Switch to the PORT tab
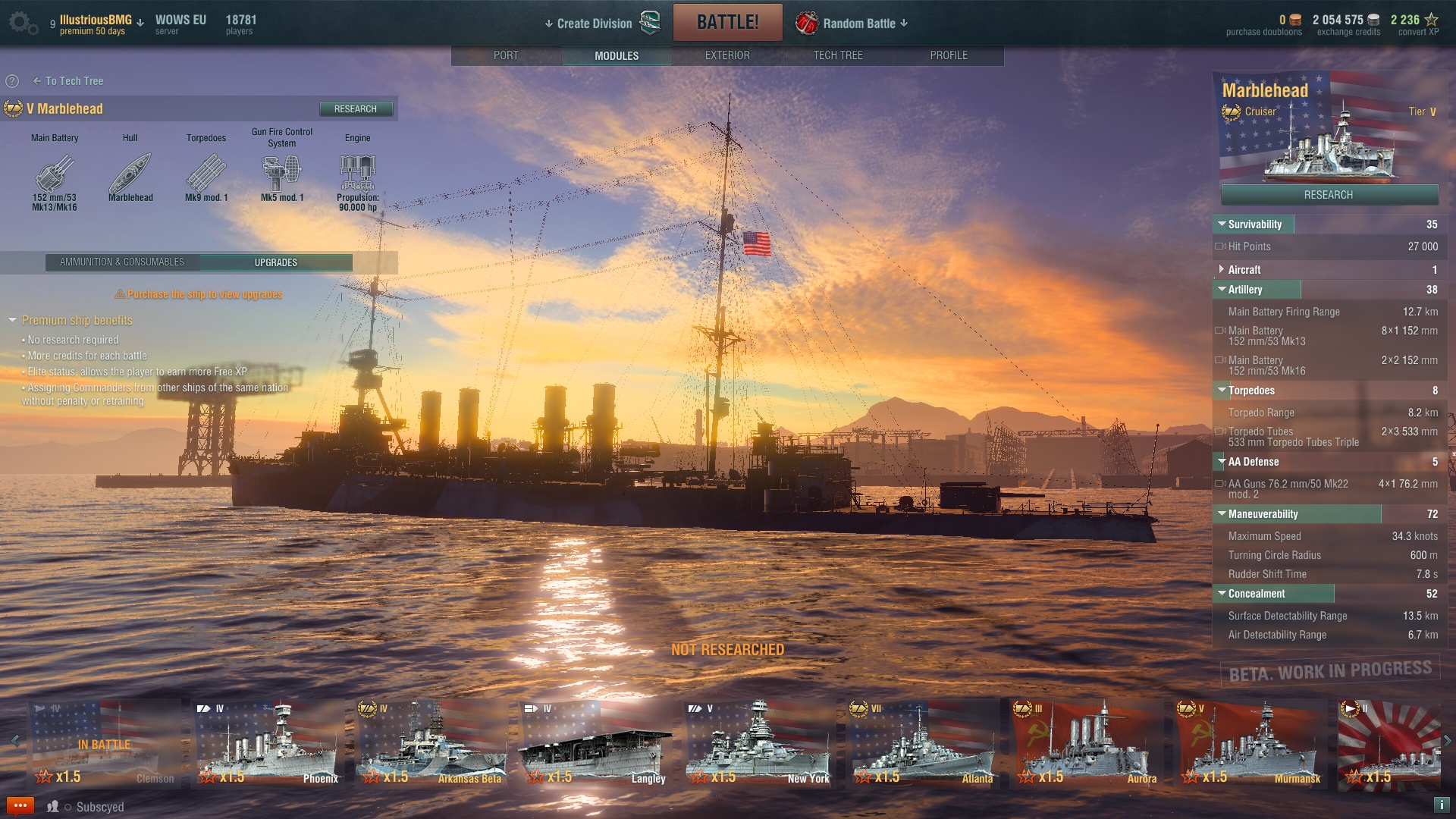The width and height of the screenshot is (1456, 819). click(x=506, y=55)
